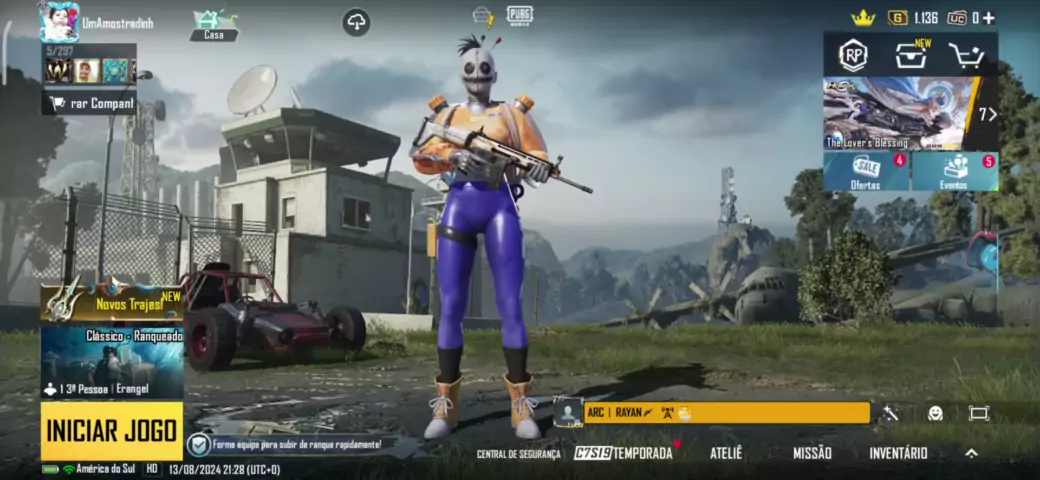Screen dimensions: 1040x480
Task: Open the Royale Pass RP icon
Action: tap(853, 56)
